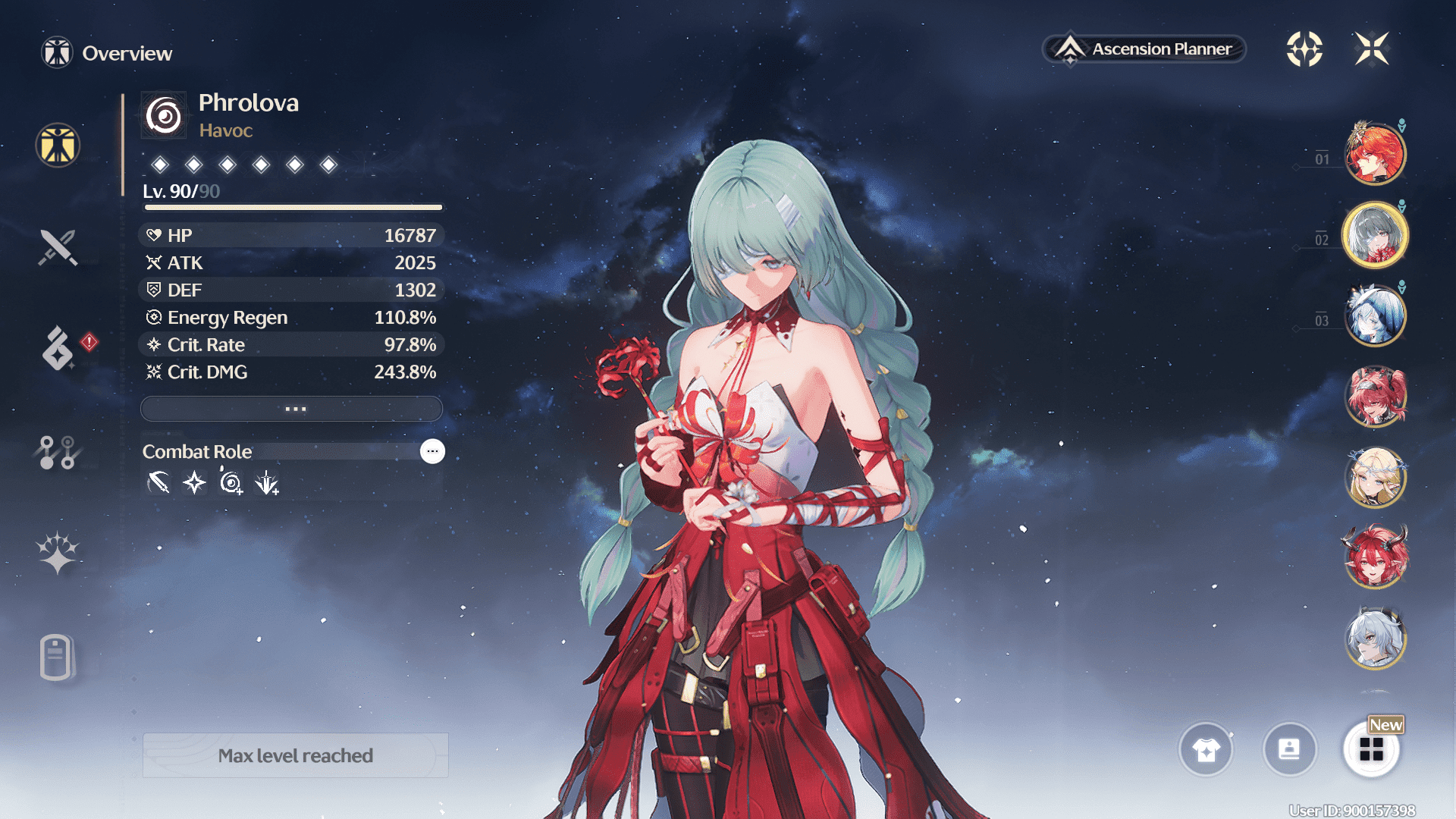
Task: Switch to the Weapon tab with crossed swords
Action: click(58, 247)
